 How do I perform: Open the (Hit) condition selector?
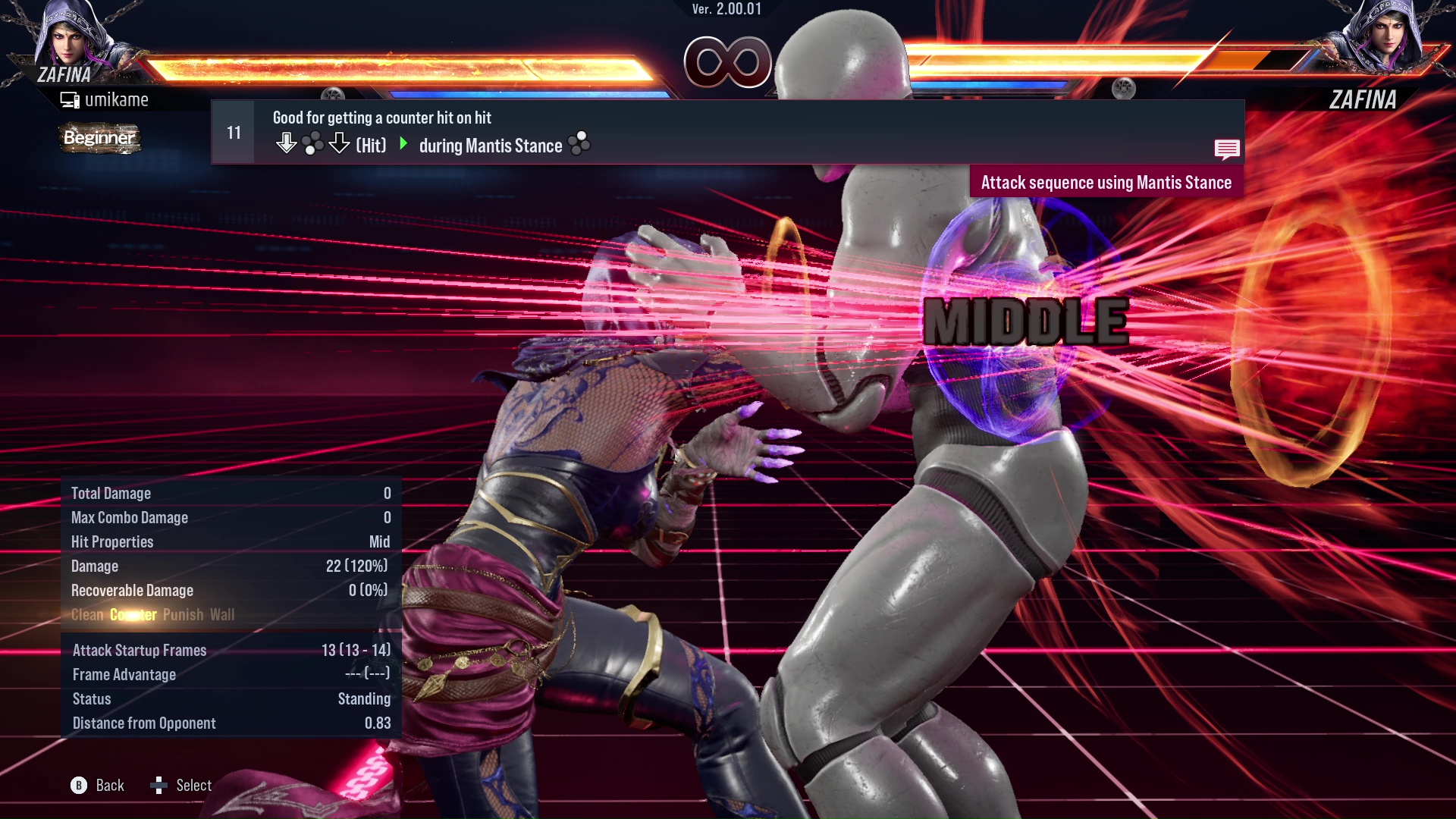click(369, 145)
